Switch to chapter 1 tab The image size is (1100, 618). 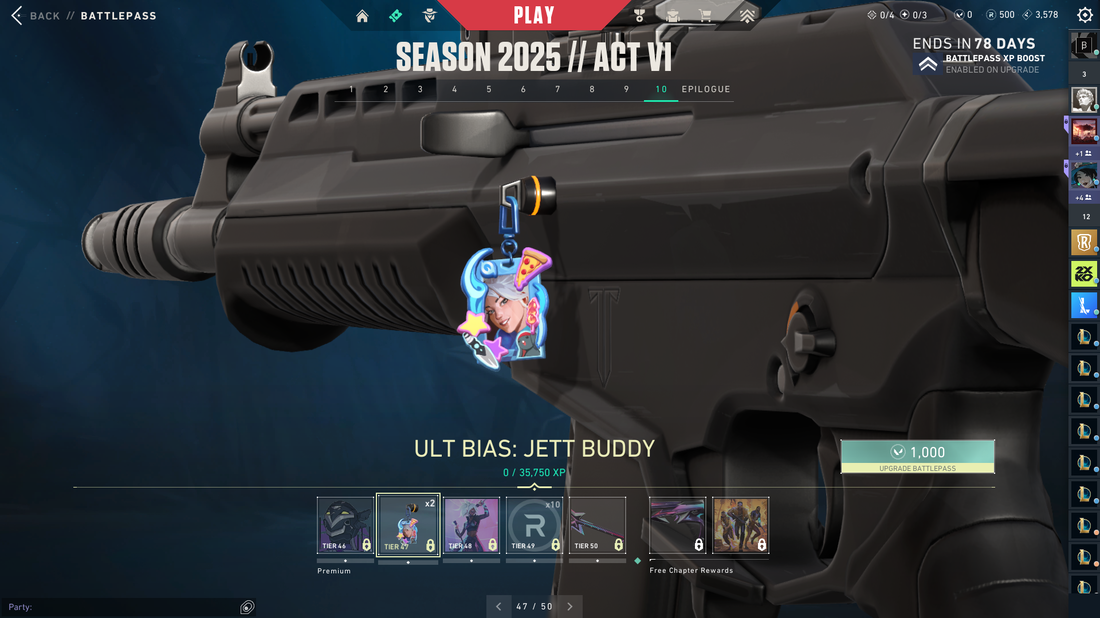[x=351, y=89]
